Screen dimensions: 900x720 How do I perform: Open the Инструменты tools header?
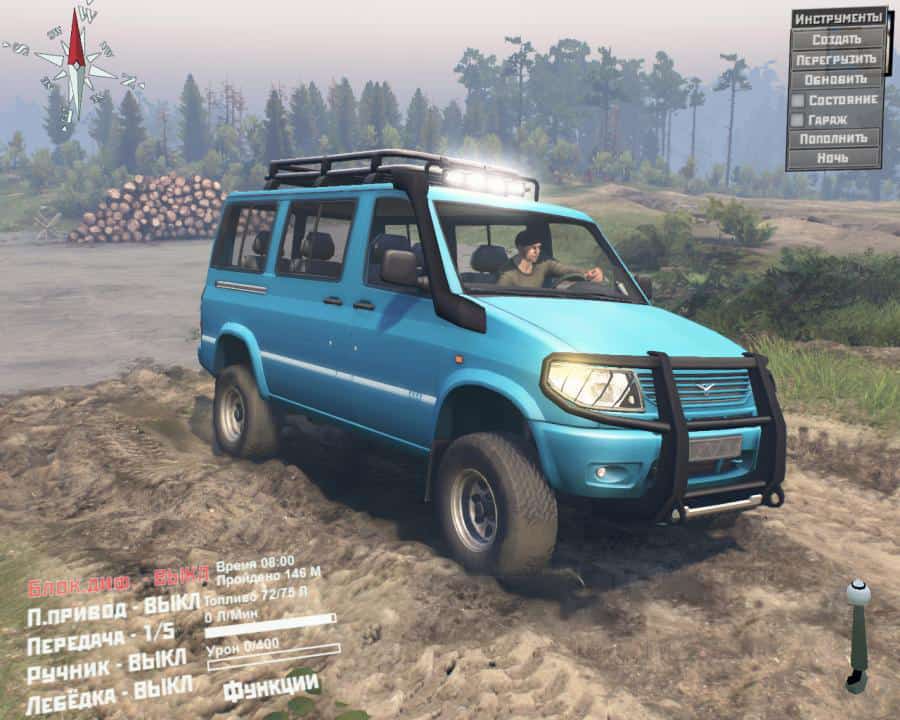click(x=838, y=19)
